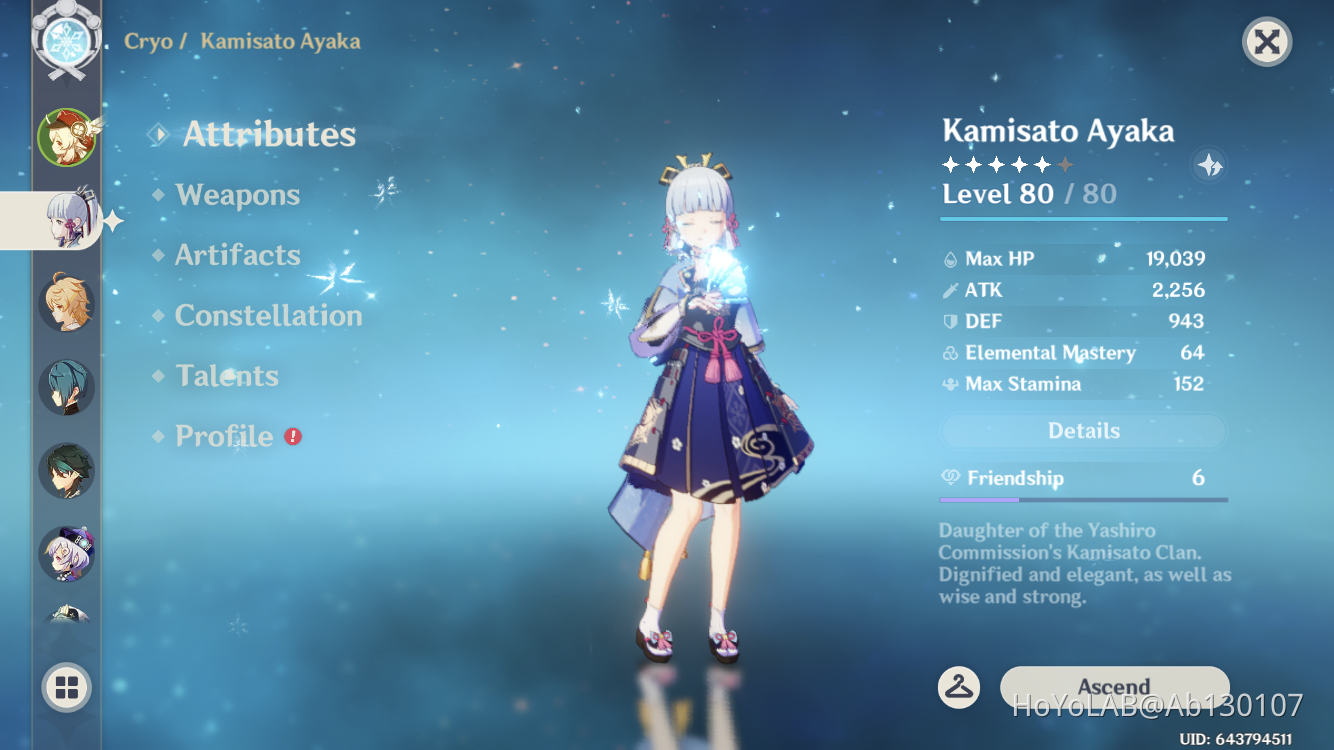Open the Constellation section

[x=268, y=315]
